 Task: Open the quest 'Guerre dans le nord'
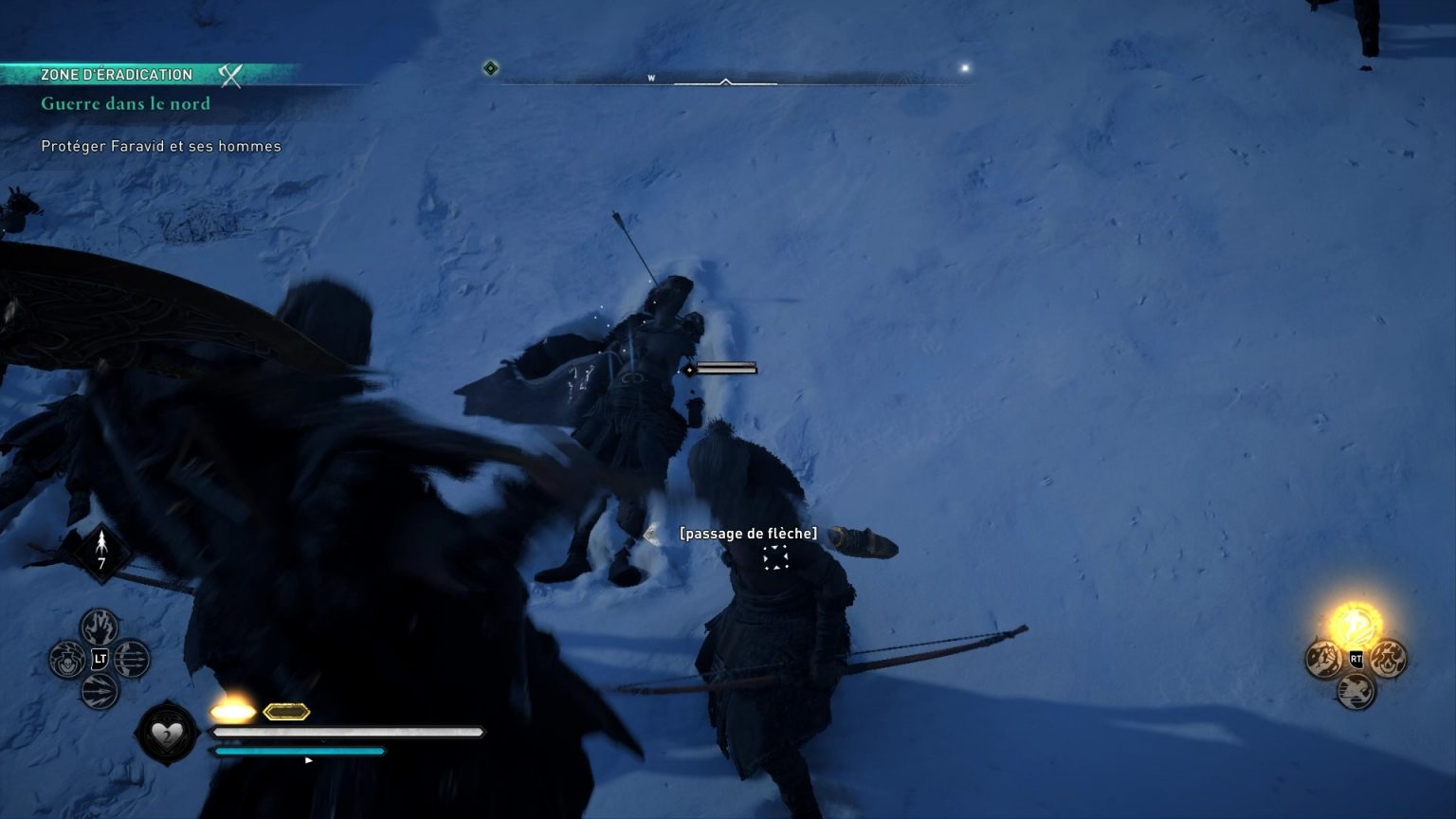(125, 104)
